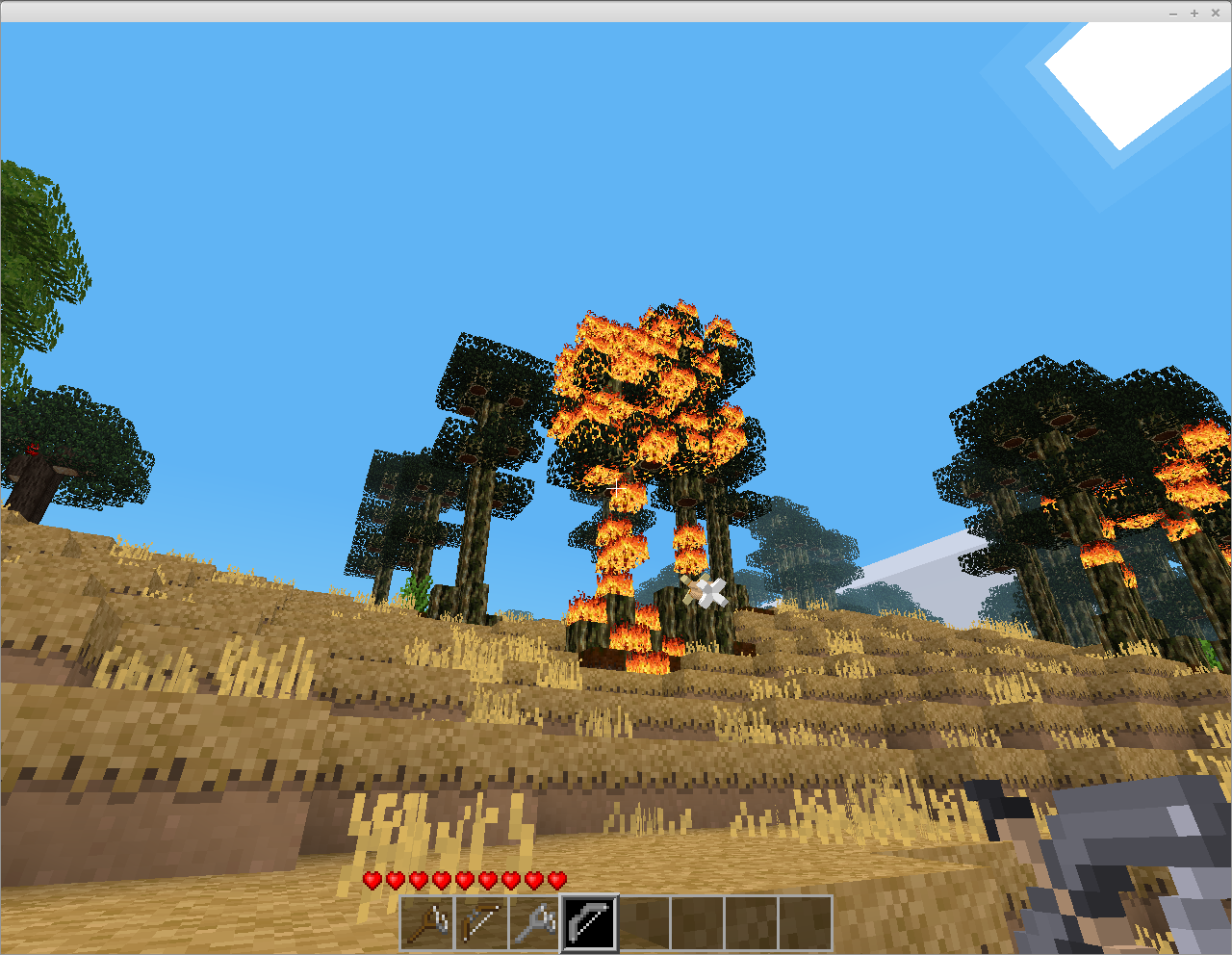
Task: Maximize the window with the plus button
Action: (1194, 13)
